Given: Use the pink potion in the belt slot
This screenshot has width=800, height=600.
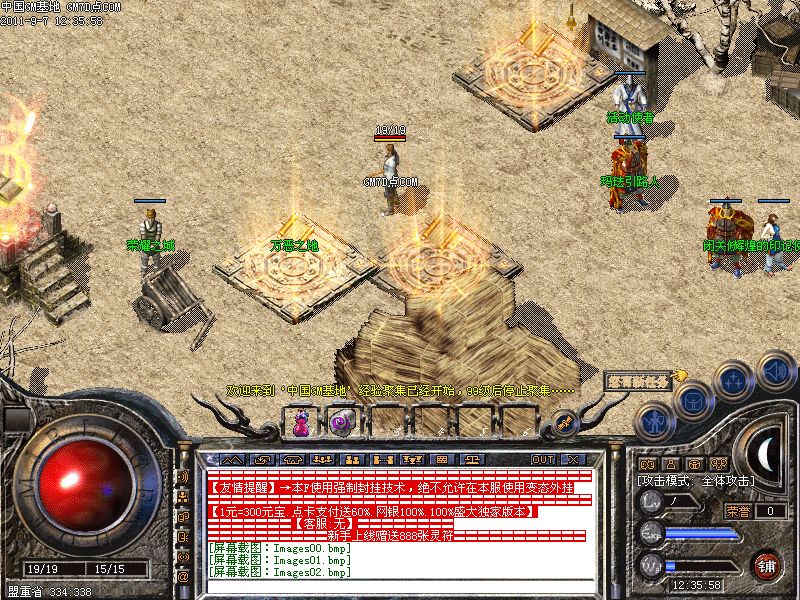Looking at the screenshot, I should (x=300, y=424).
